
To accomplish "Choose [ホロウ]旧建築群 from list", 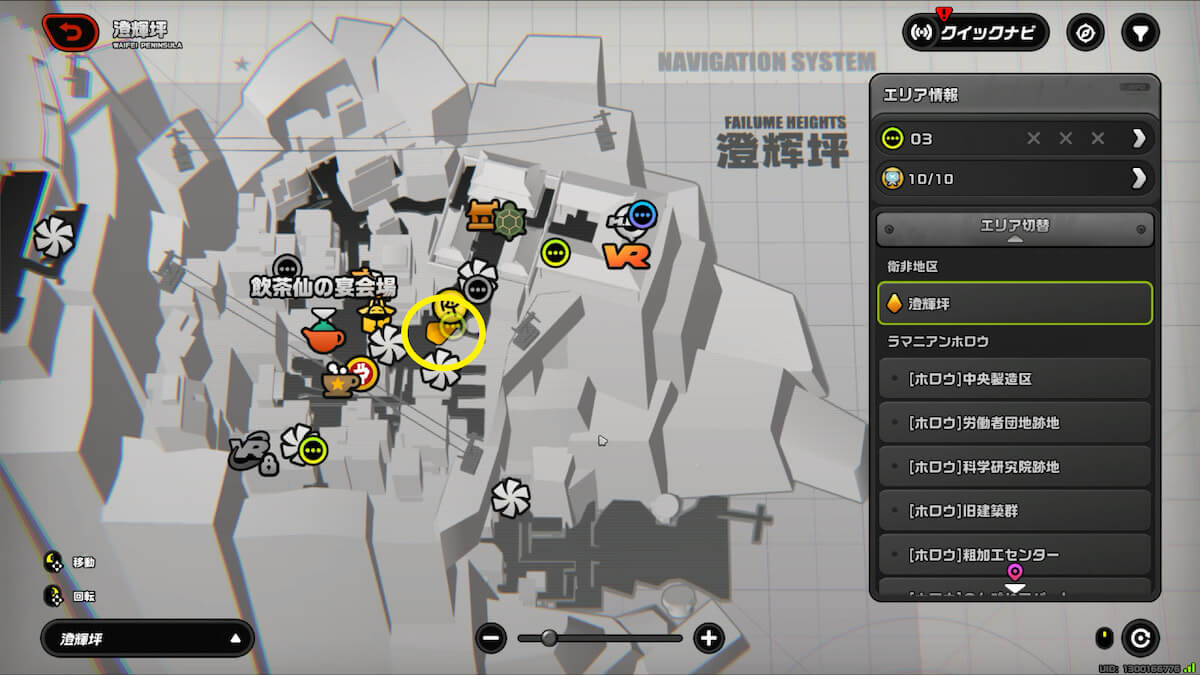I will tap(1014, 511).
